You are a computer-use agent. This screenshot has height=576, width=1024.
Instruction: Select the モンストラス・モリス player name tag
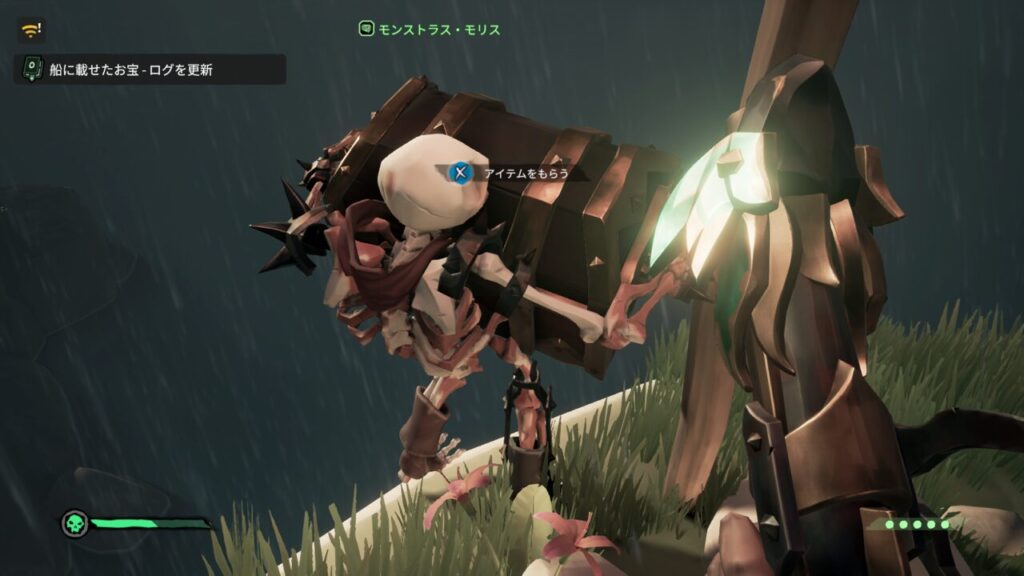pyautogui.click(x=430, y=29)
